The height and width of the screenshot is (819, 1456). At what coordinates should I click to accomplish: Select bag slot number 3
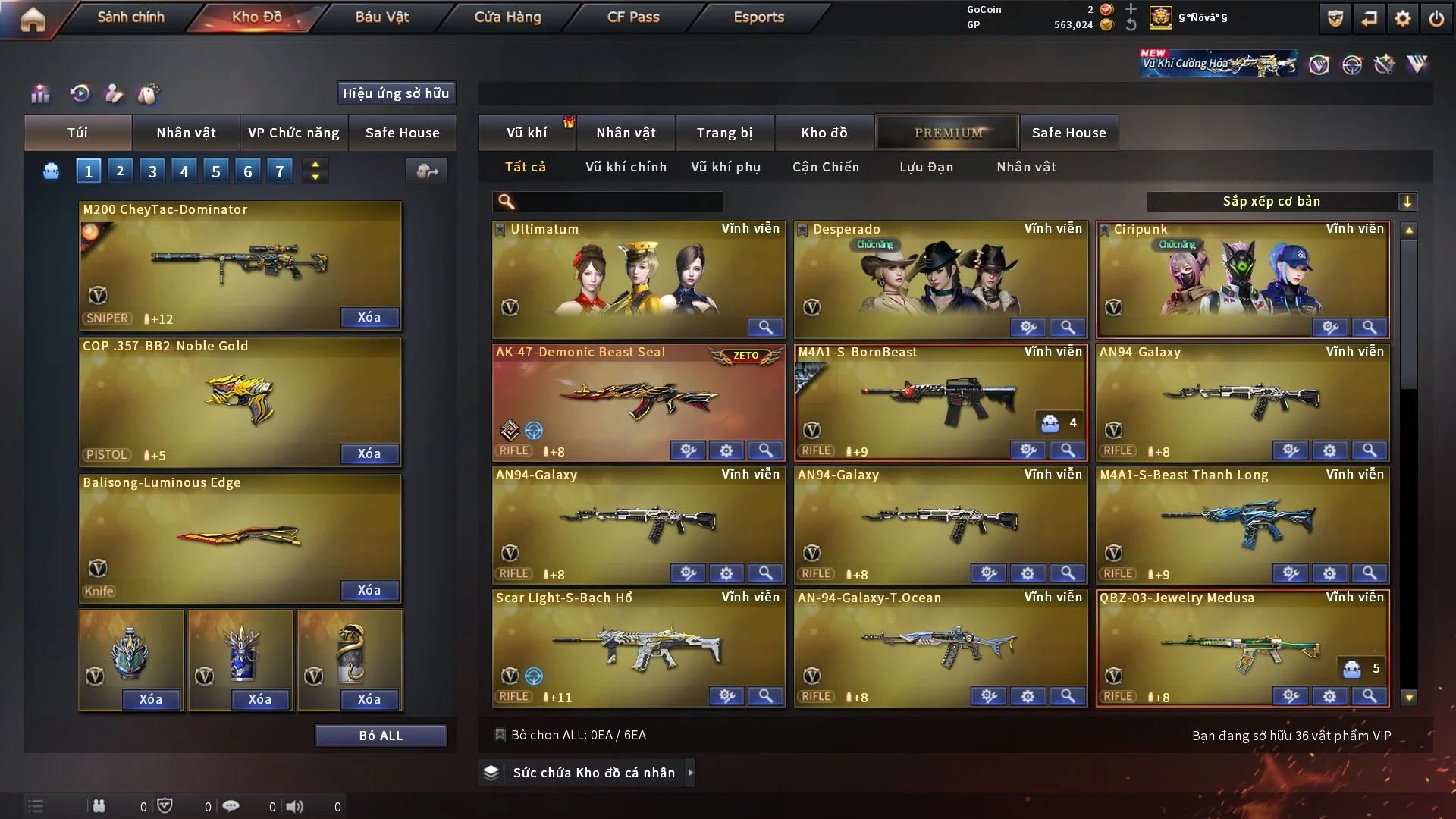pyautogui.click(x=152, y=171)
